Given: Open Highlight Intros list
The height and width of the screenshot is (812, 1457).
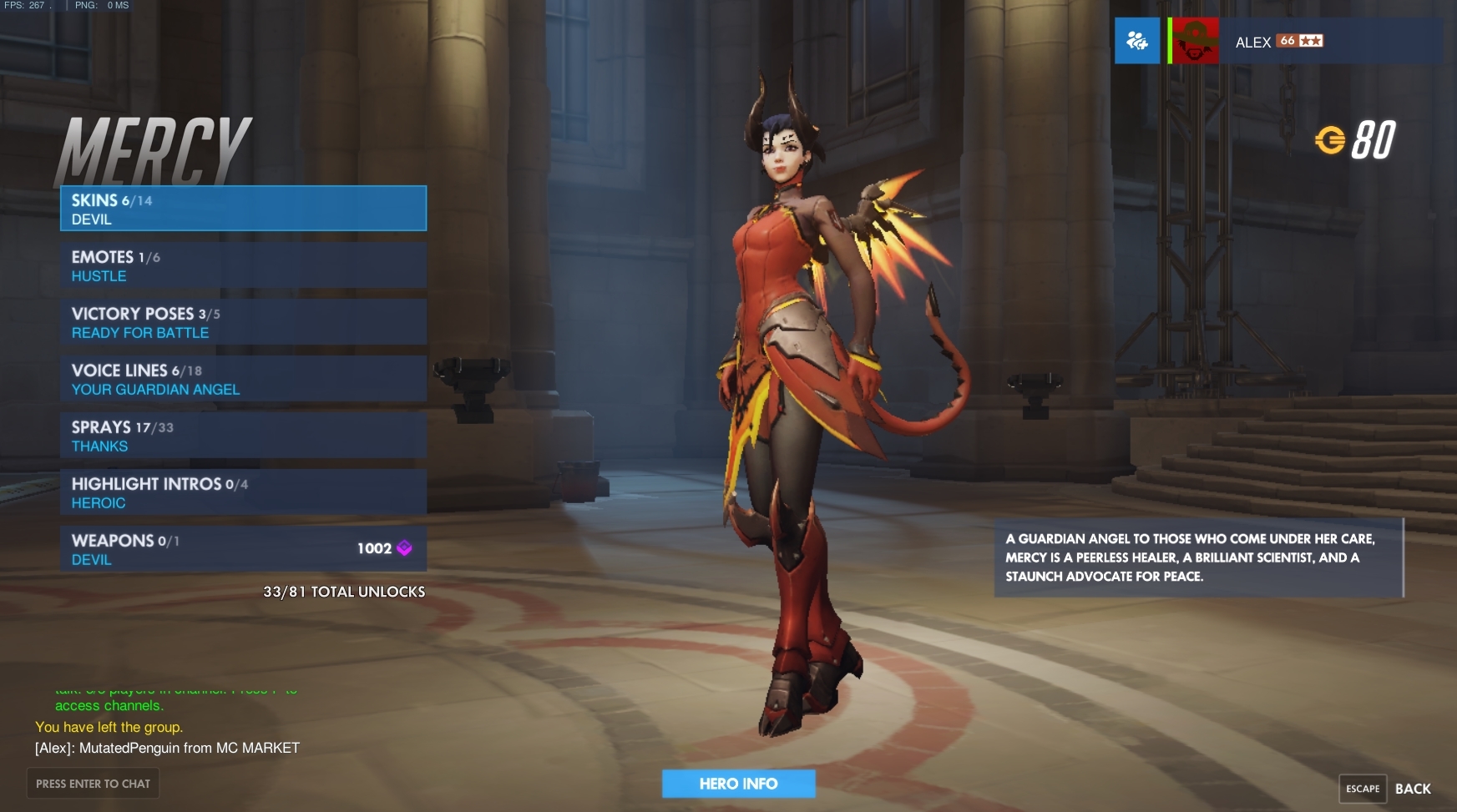Looking at the screenshot, I should [243, 492].
